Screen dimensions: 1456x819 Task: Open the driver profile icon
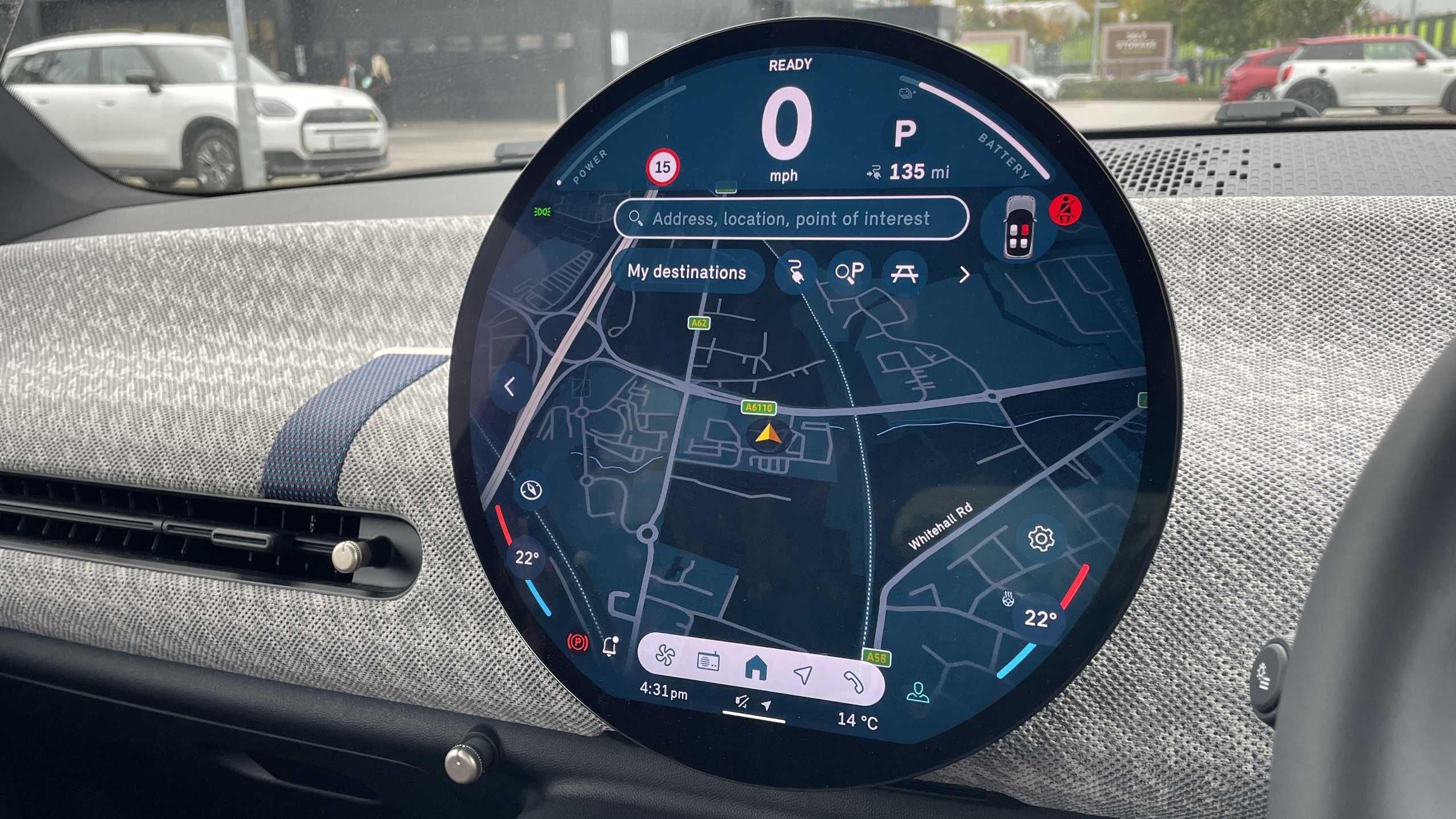(x=917, y=693)
